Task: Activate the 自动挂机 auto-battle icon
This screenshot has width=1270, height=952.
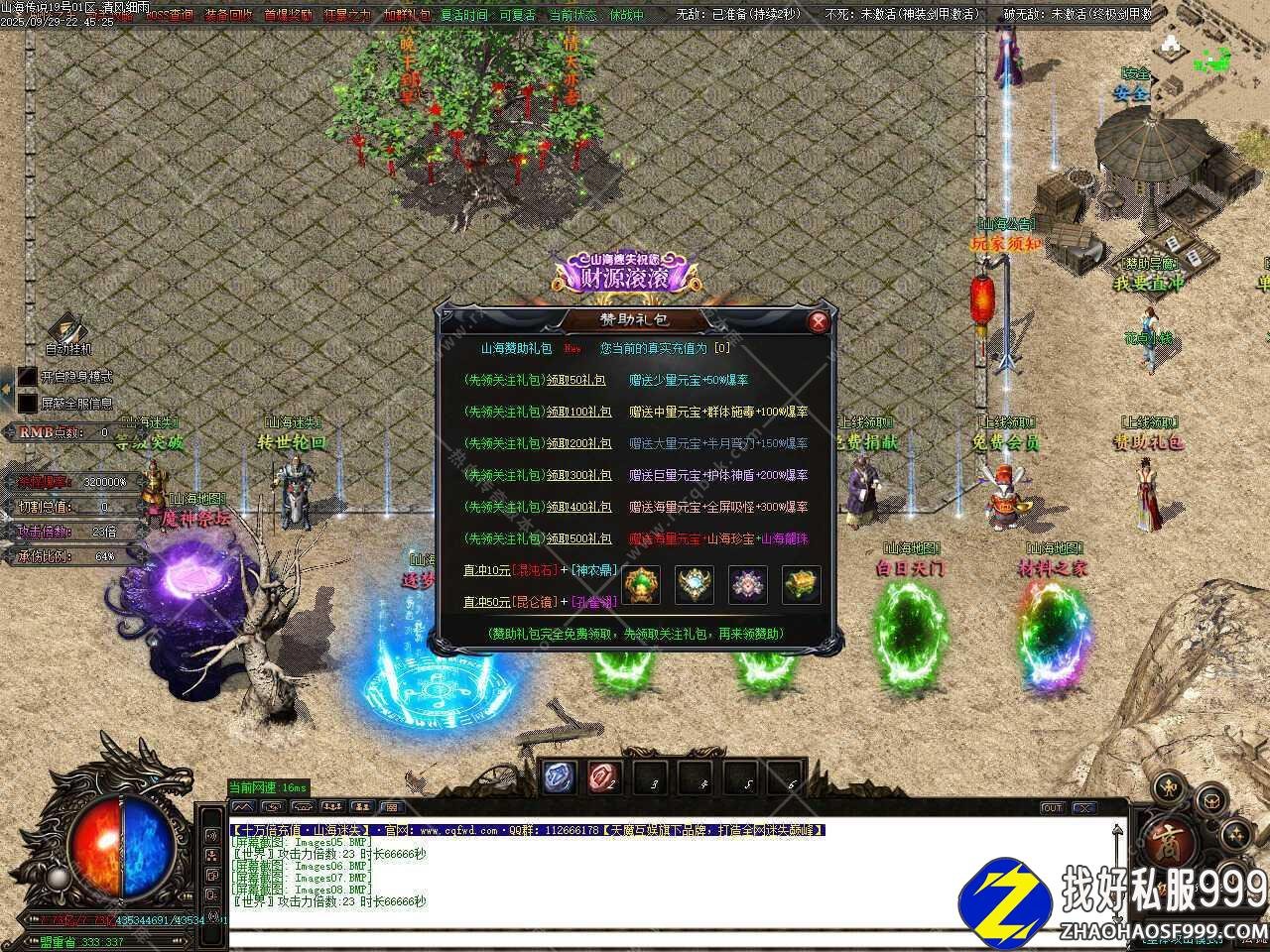Action: (67, 329)
